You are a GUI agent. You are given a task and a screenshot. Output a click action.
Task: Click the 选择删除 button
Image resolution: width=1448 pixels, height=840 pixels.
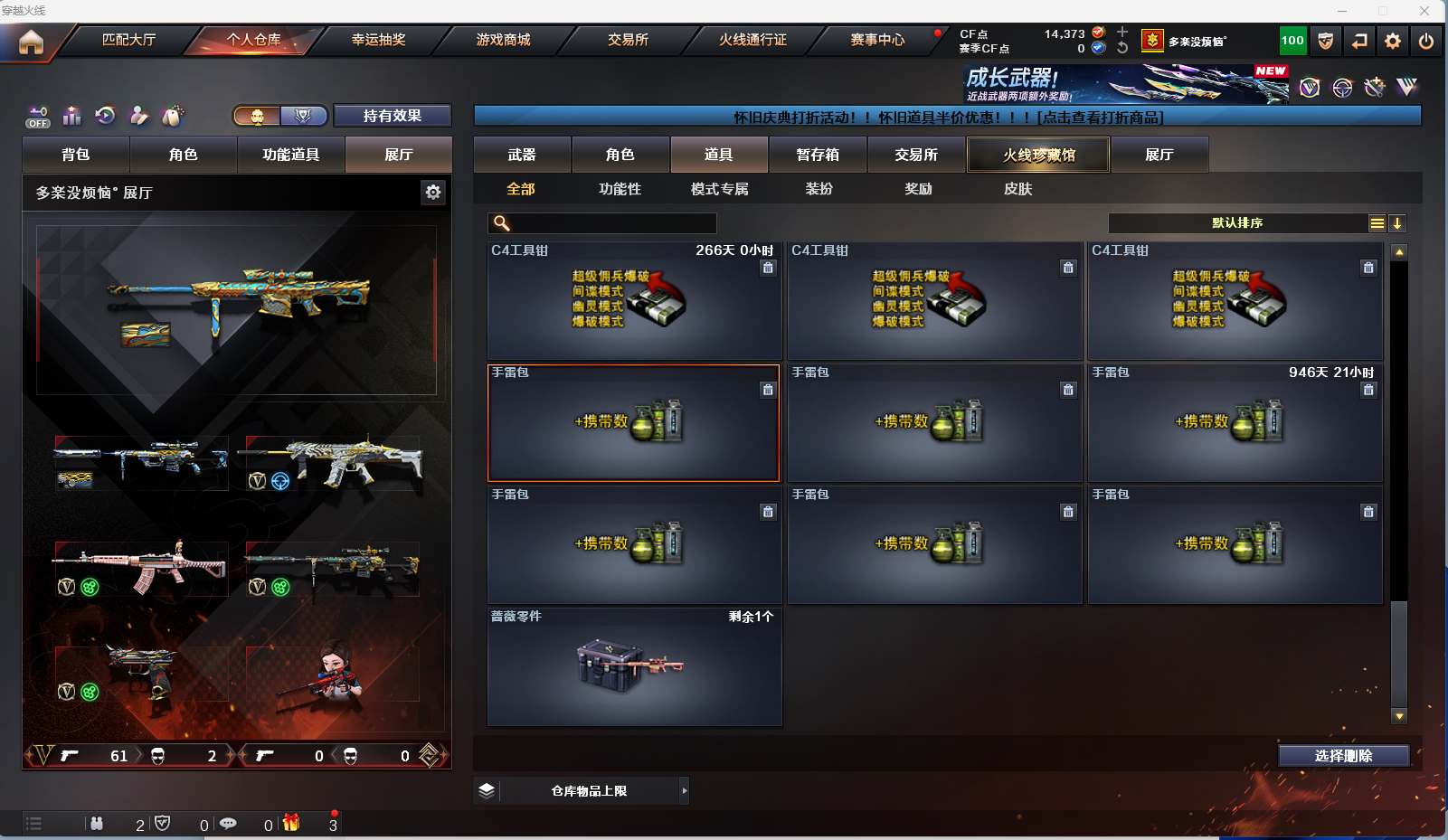1343,756
